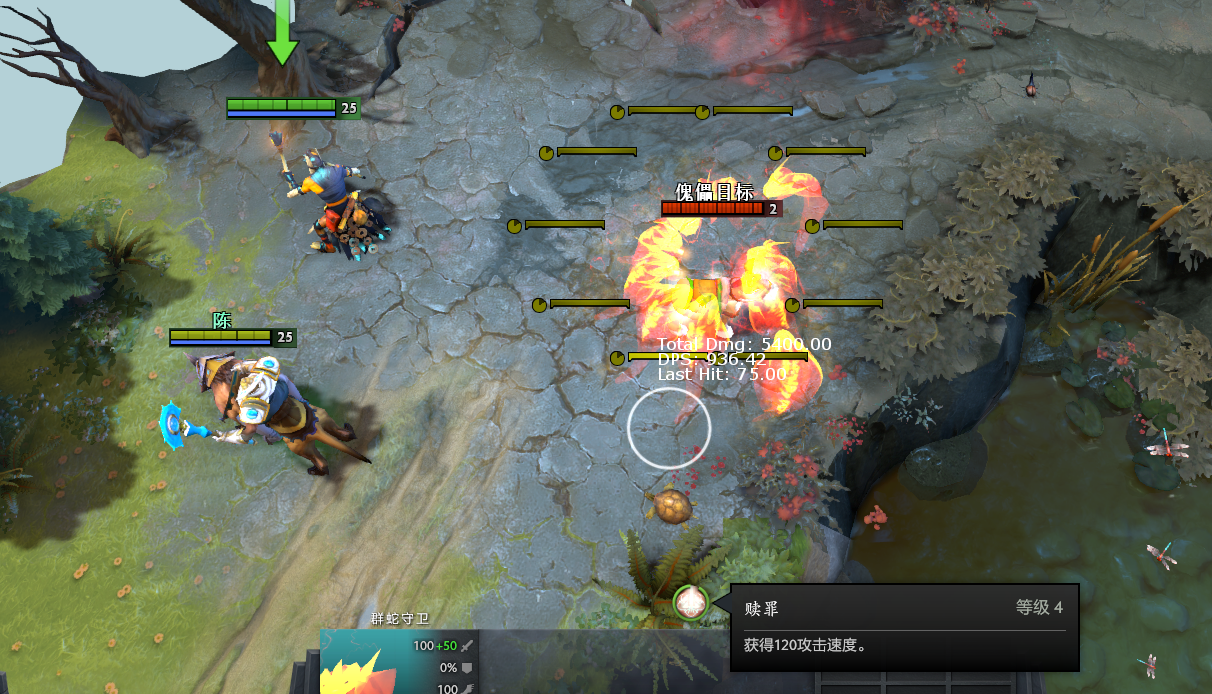Select the hero Chen (陈)

click(x=270, y=410)
